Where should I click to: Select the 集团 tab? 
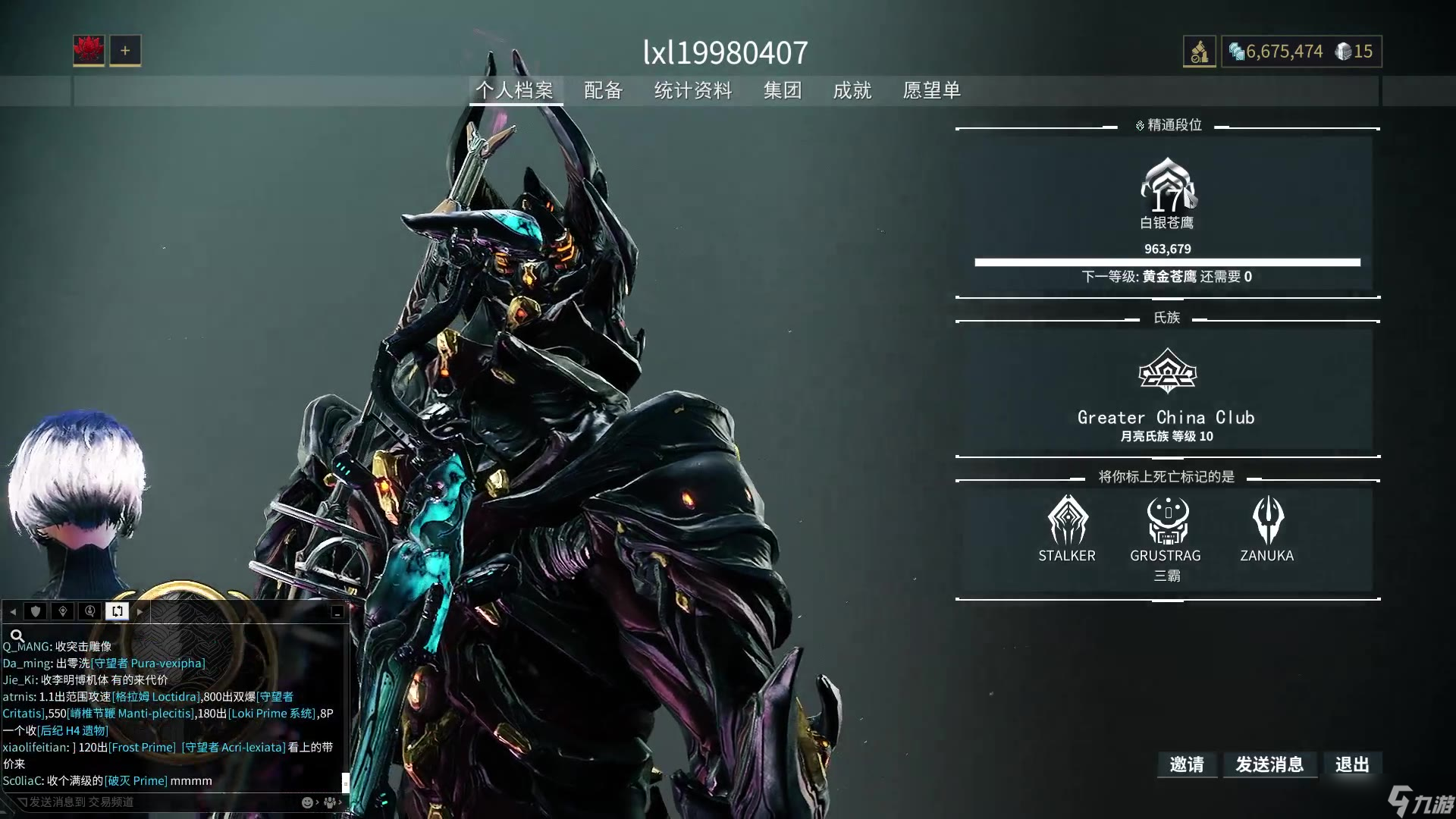[x=783, y=91]
